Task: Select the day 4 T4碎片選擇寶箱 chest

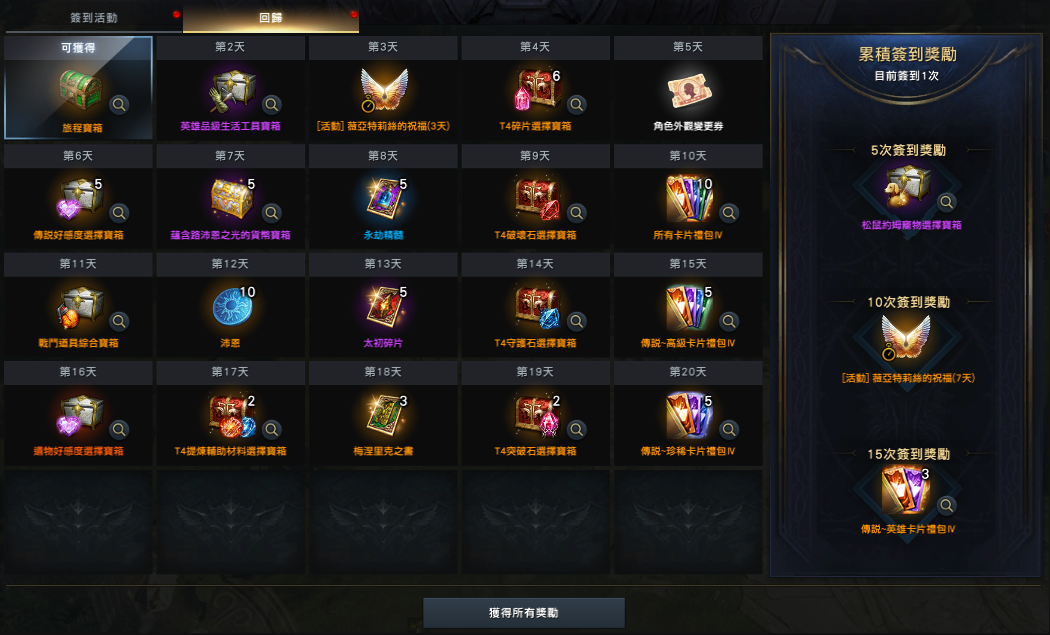Action: (536, 90)
